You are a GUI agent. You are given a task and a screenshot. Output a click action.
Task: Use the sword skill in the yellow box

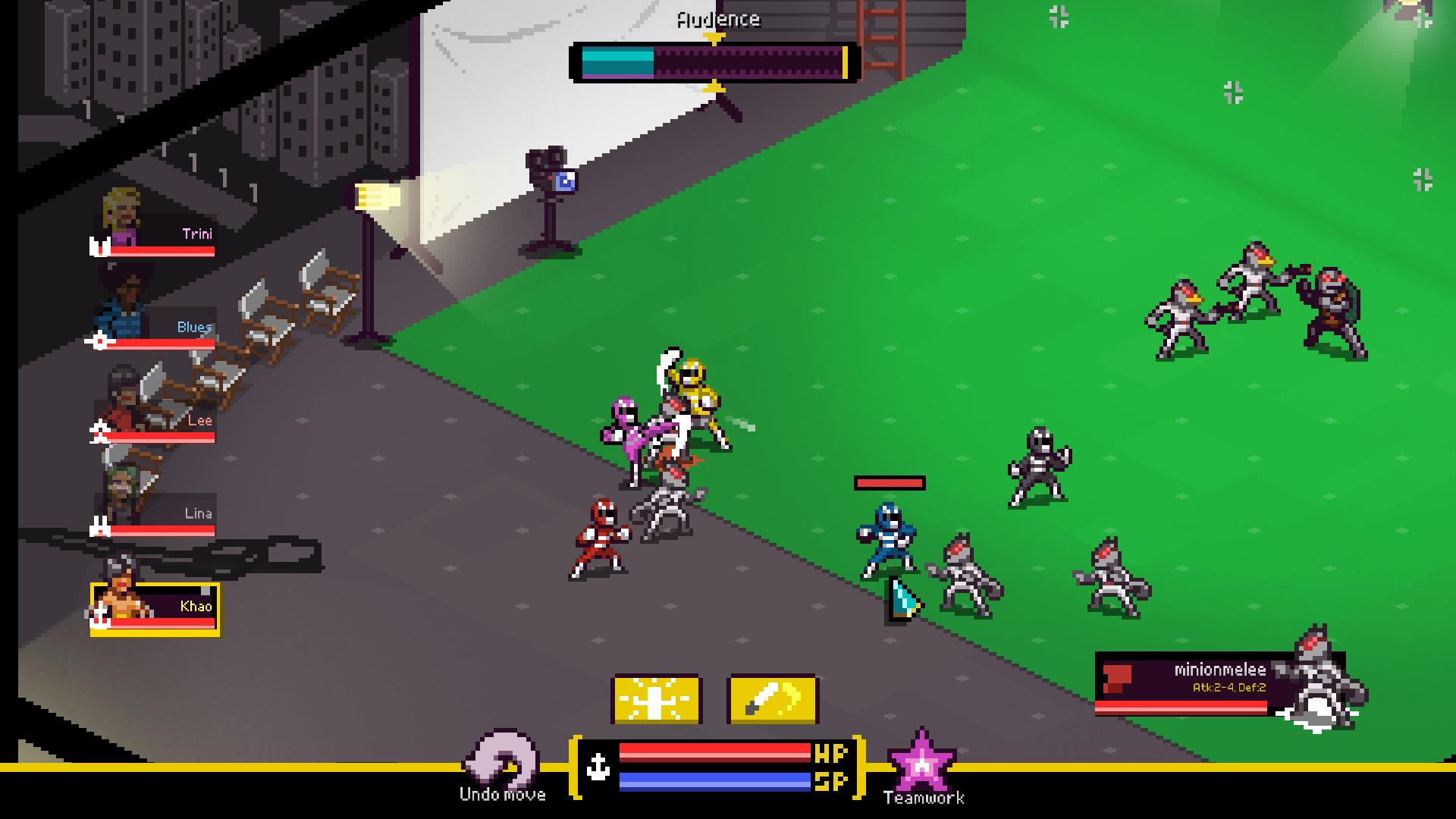772,698
